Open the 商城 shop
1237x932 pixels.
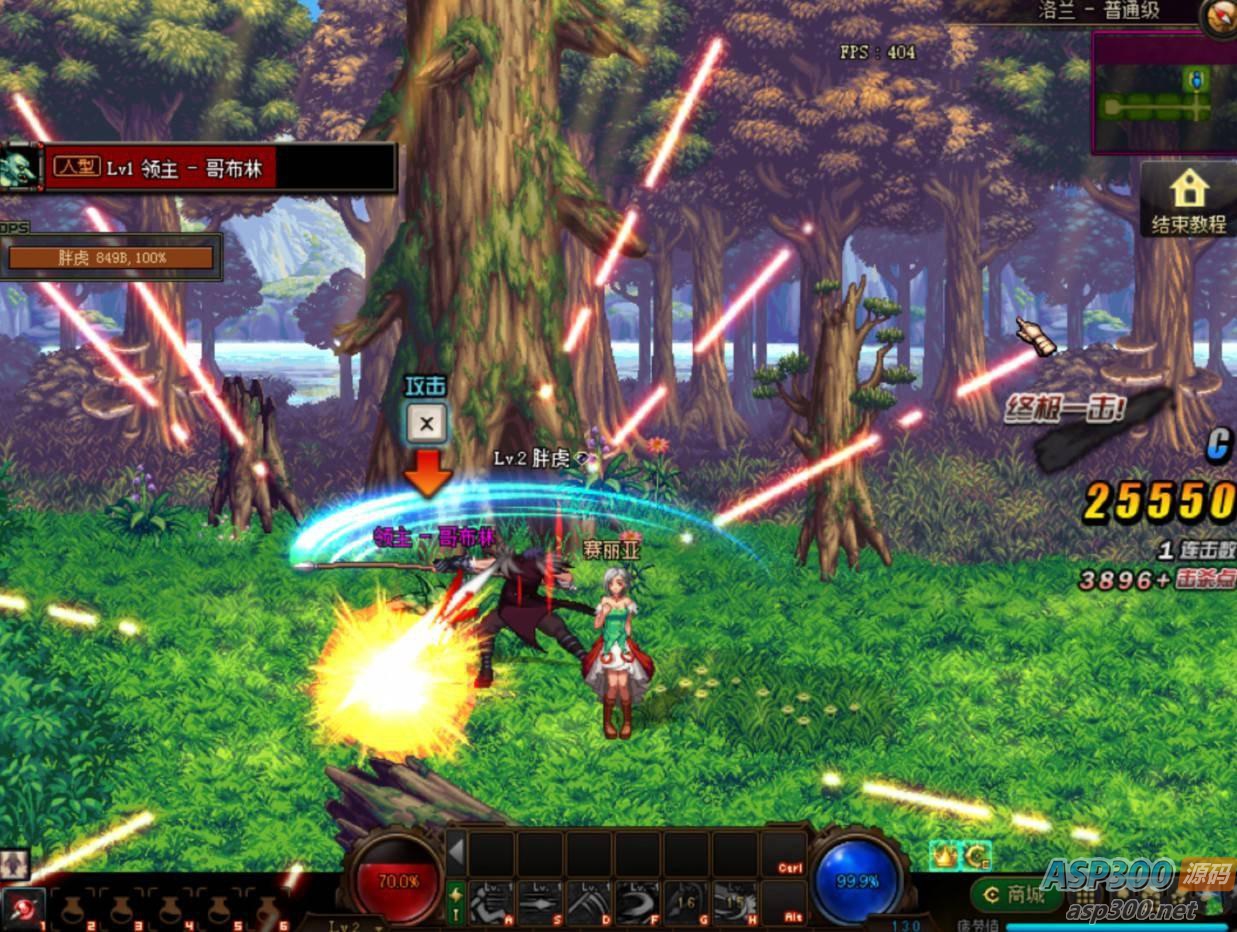[1015, 895]
